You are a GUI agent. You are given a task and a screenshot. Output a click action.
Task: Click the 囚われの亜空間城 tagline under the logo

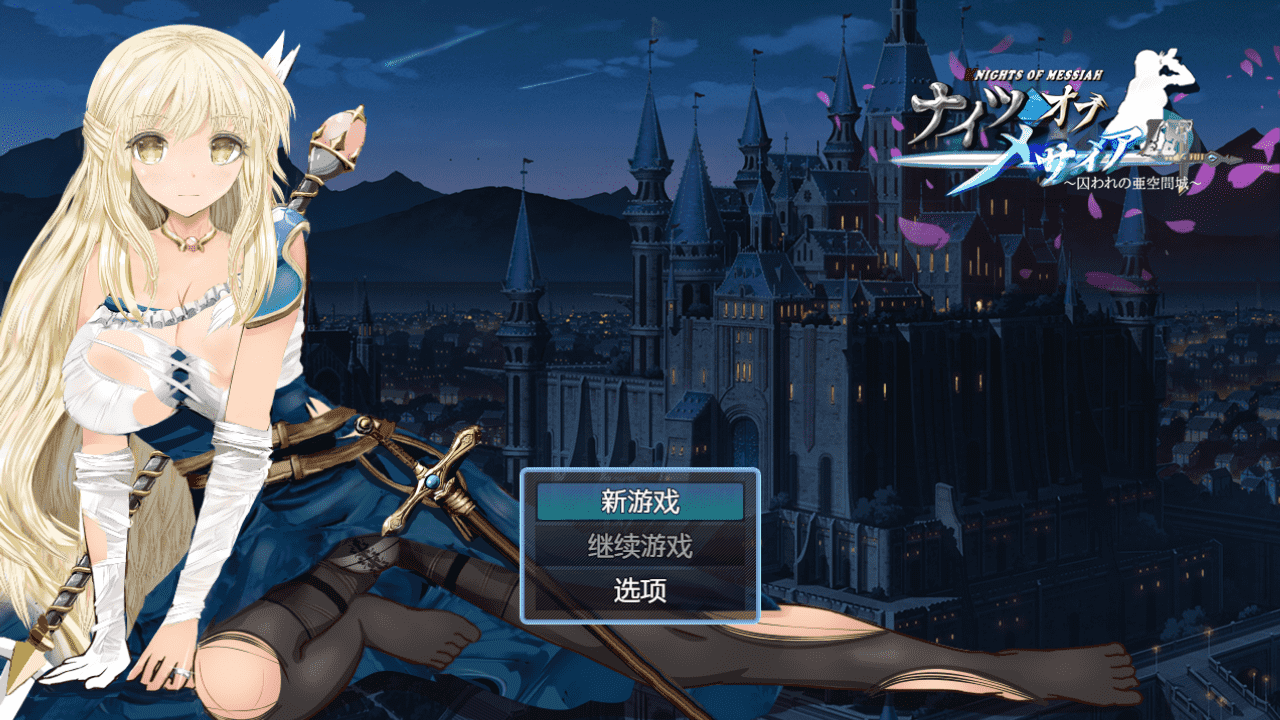pos(1132,182)
